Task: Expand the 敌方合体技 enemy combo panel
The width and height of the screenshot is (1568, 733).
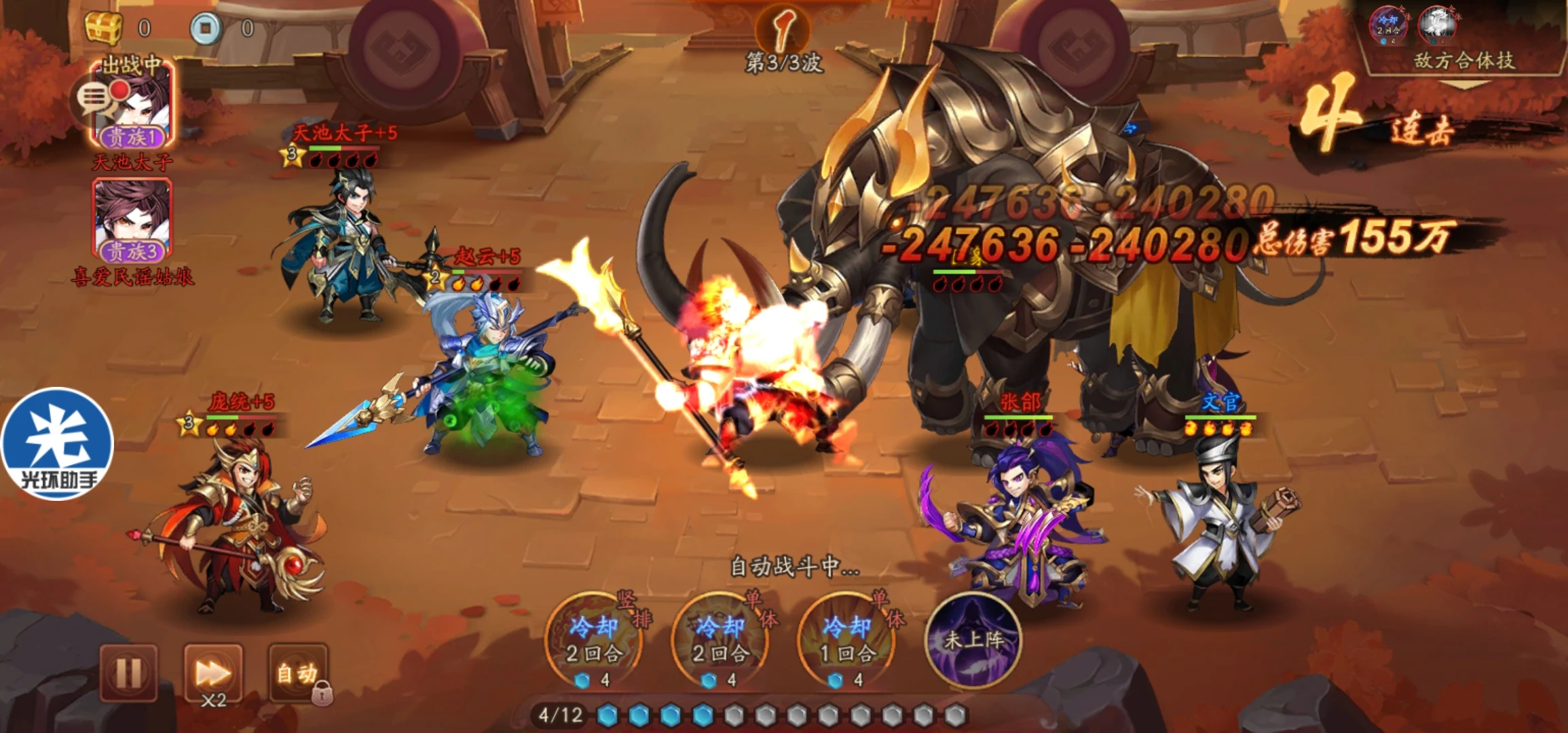Action: [1463, 61]
